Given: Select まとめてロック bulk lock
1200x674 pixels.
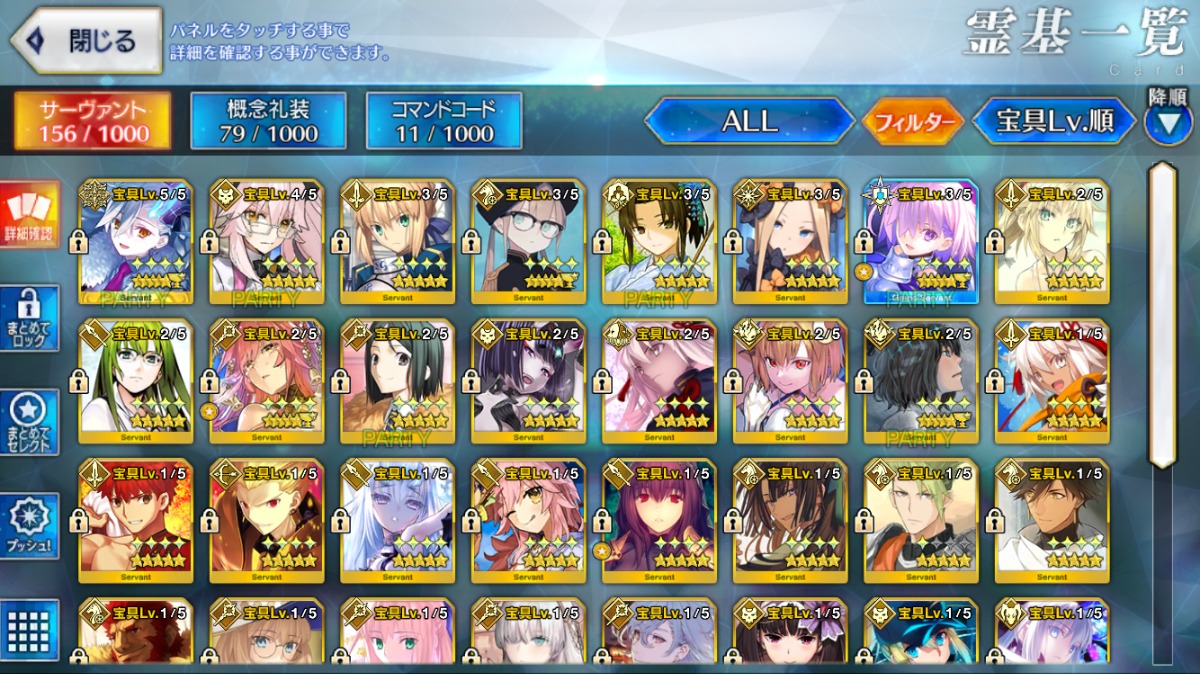Looking at the screenshot, I should pyautogui.click(x=30, y=319).
